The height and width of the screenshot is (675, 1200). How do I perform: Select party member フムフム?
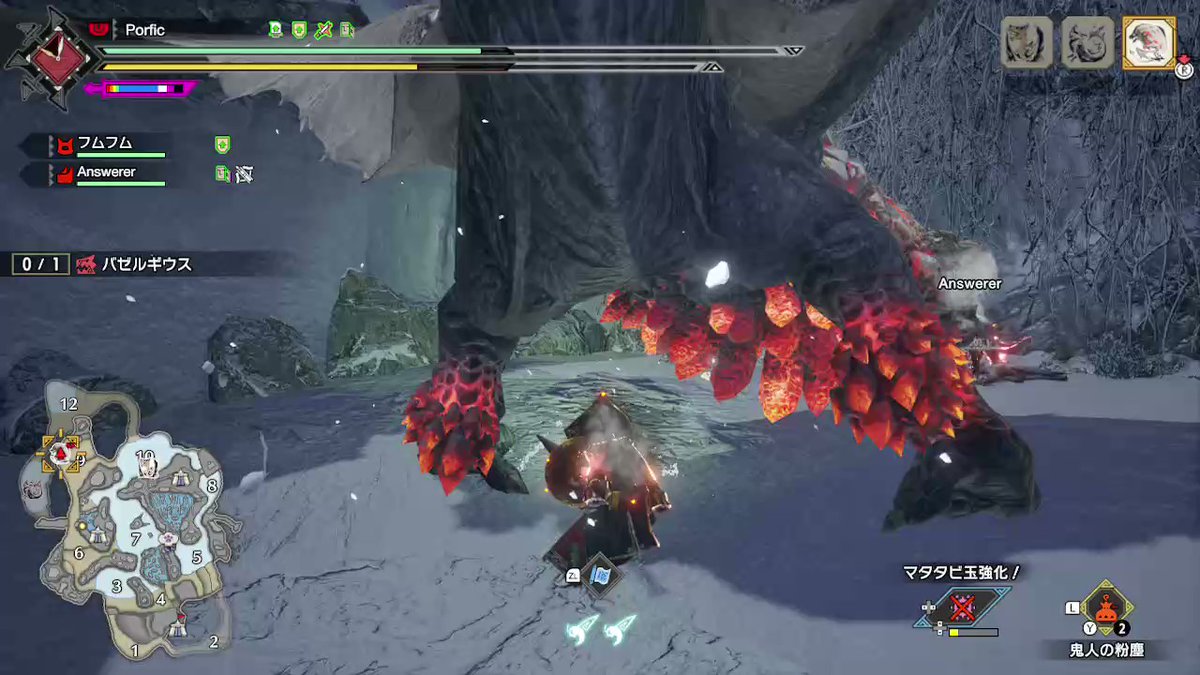coord(105,144)
